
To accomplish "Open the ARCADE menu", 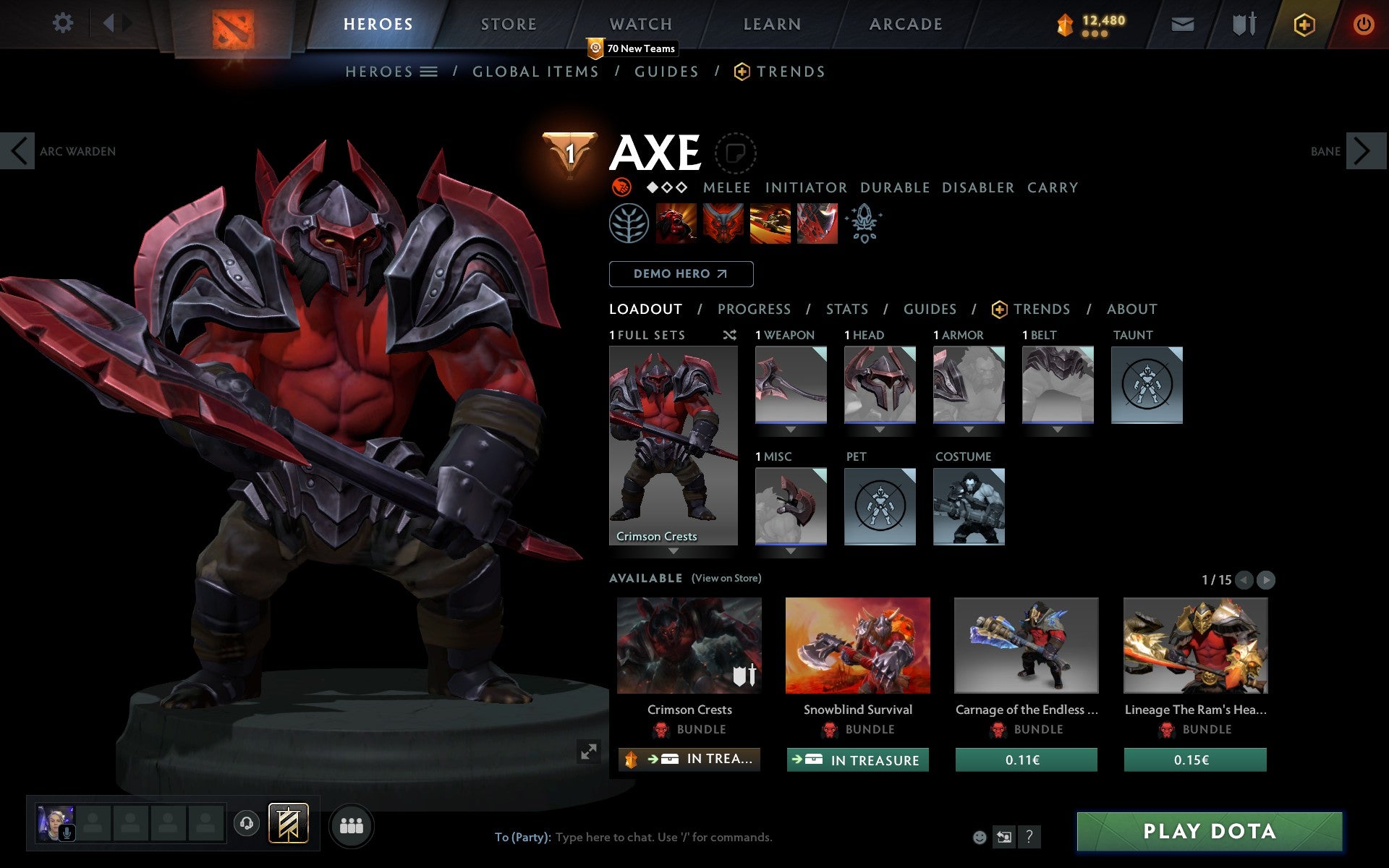I will tap(905, 23).
